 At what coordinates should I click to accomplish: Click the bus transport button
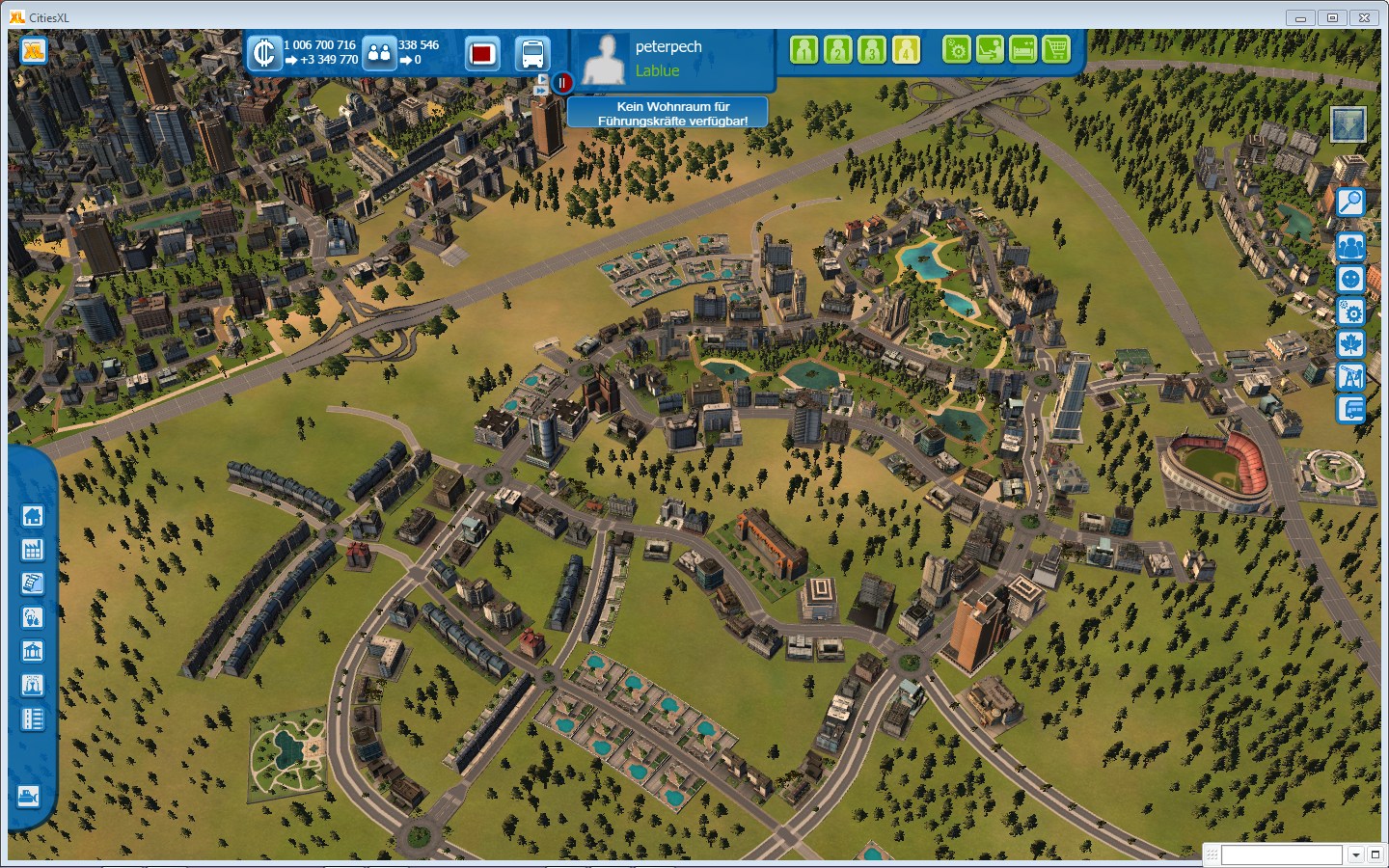(532, 53)
